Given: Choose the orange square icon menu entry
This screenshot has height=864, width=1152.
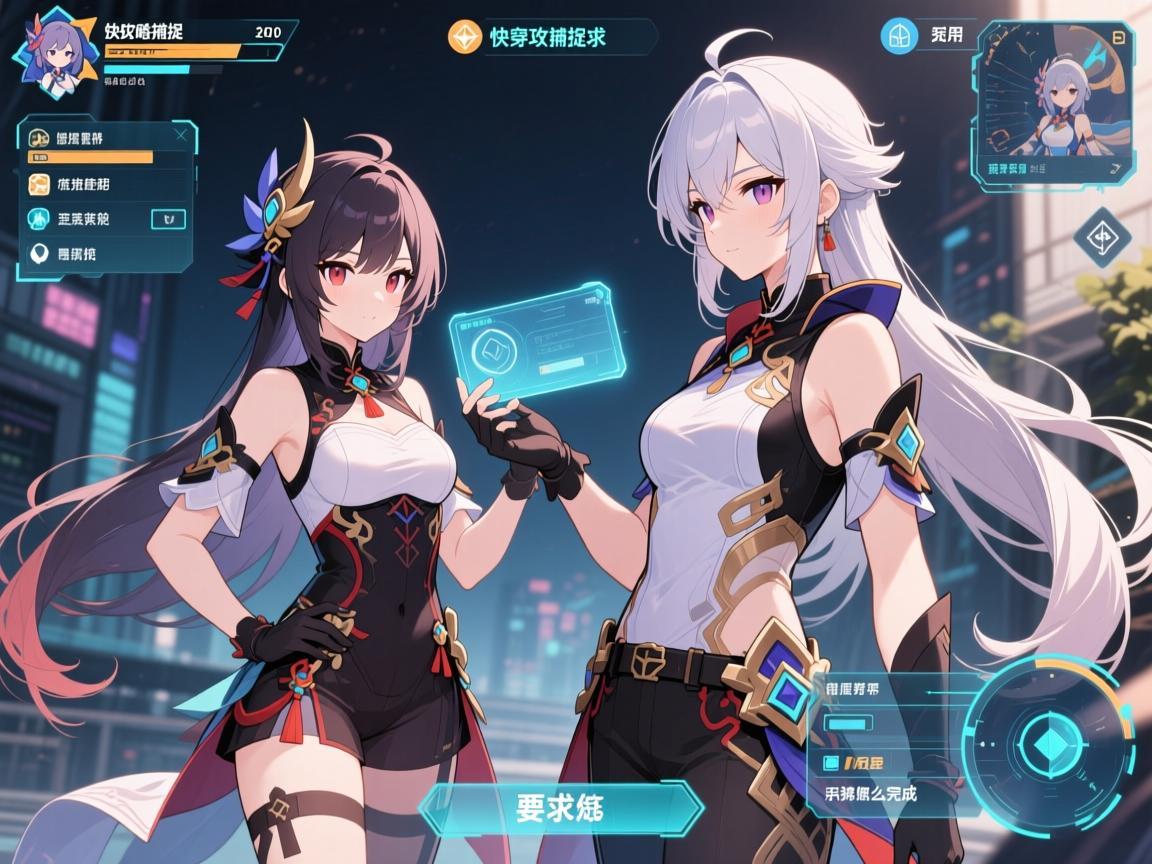Looking at the screenshot, I should click(x=40, y=184).
